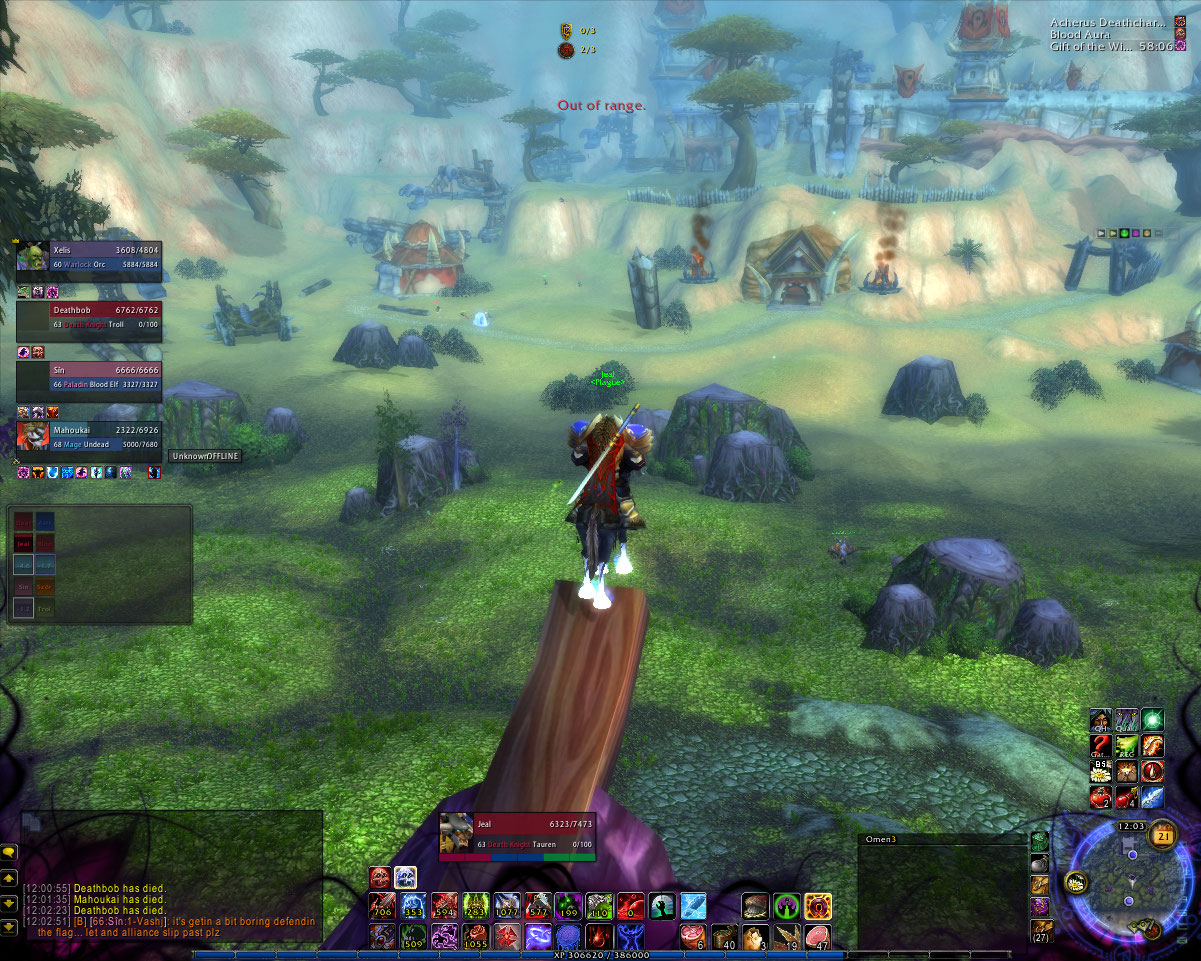Toggle the daisy tracking button on minimap
Screen dimensions: 1201x961
1076,881
